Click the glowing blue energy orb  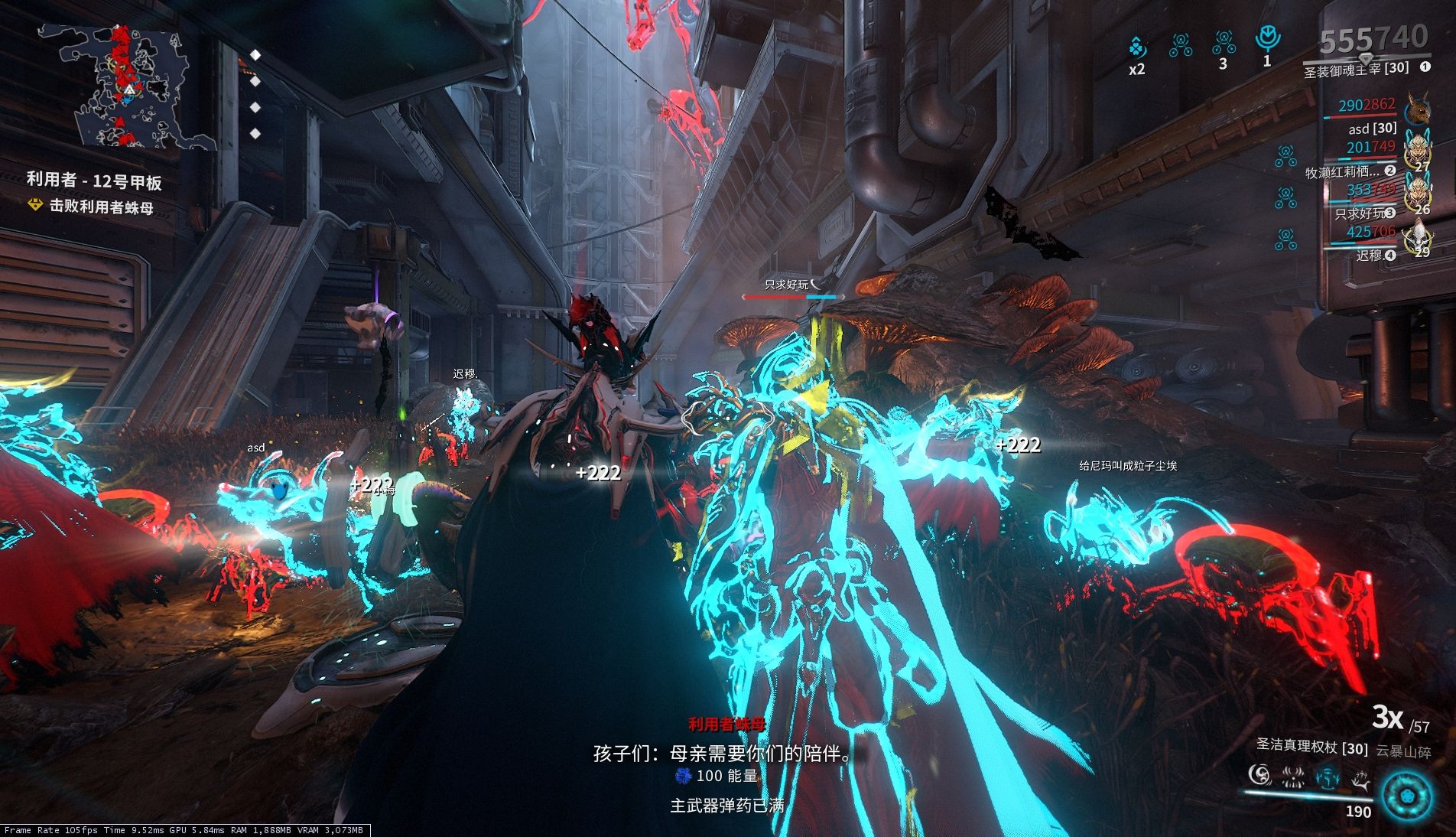click(1407, 796)
